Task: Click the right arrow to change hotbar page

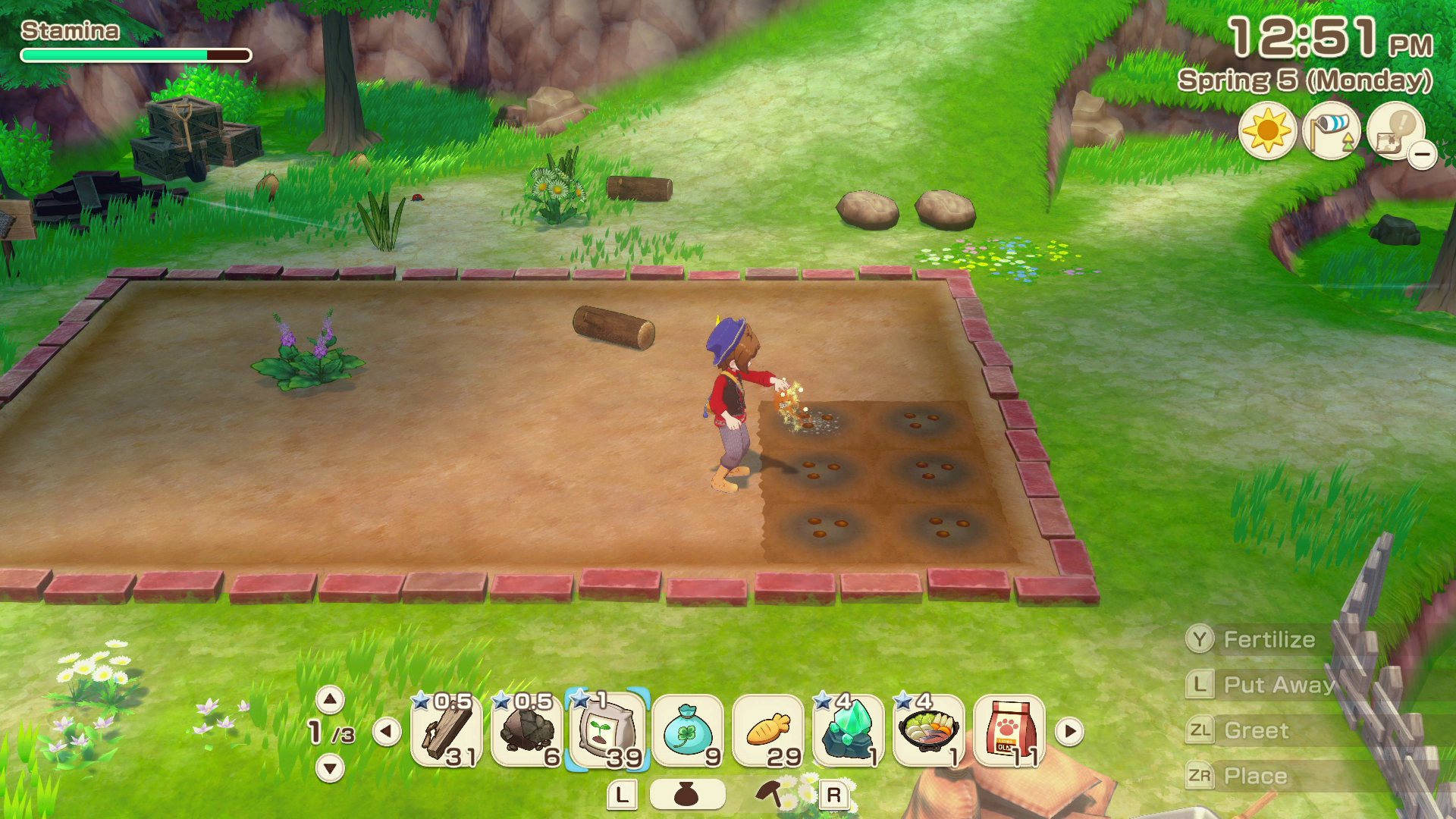Action: (1069, 733)
